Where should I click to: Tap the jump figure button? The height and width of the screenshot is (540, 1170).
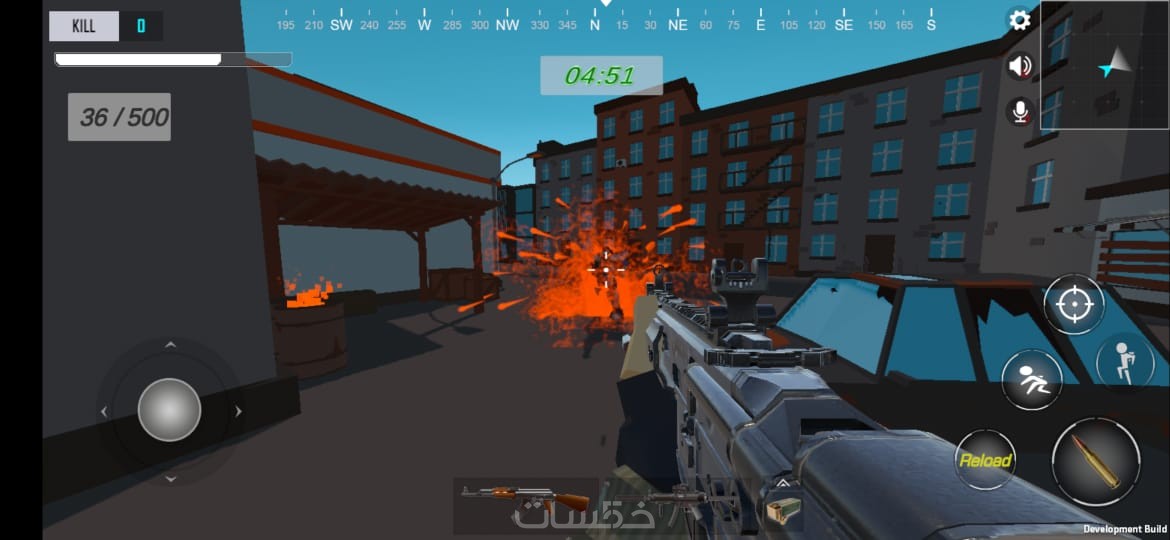click(x=1124, y=362)
